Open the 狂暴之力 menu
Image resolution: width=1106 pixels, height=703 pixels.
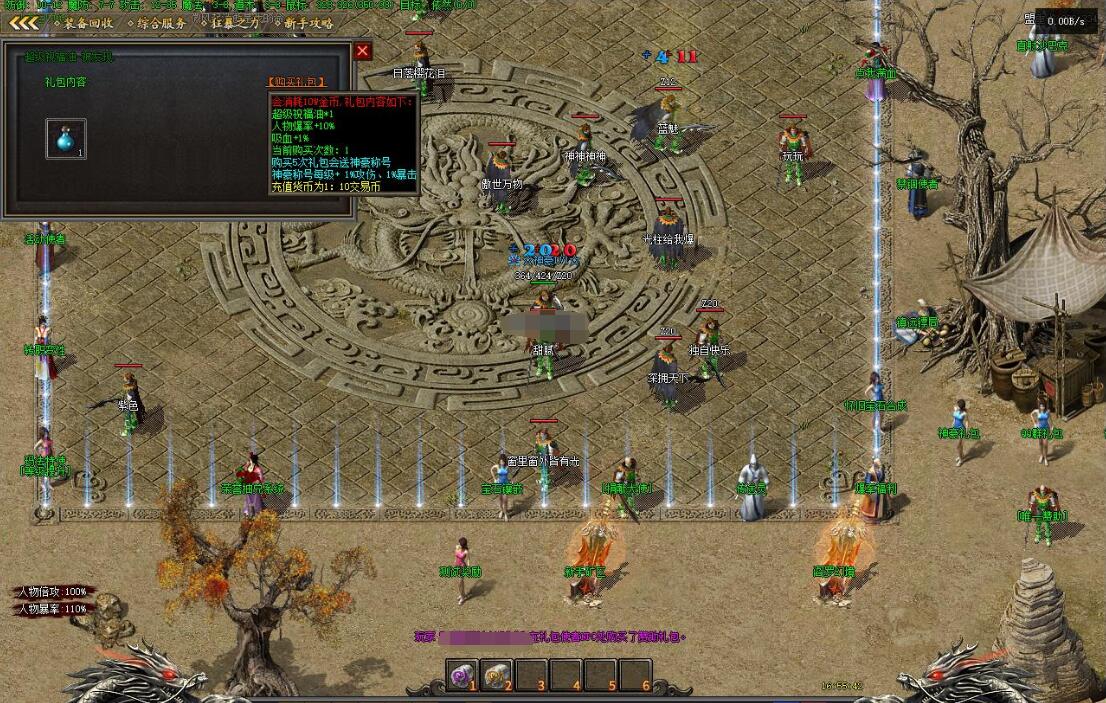(x=234, y=23)
